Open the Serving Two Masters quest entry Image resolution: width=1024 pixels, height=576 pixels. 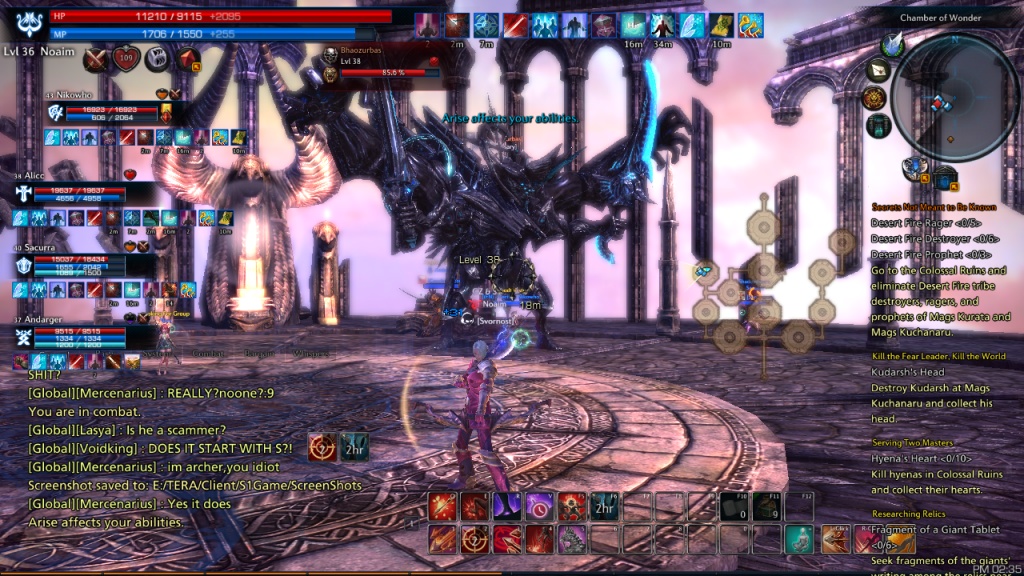click(912, 442)
